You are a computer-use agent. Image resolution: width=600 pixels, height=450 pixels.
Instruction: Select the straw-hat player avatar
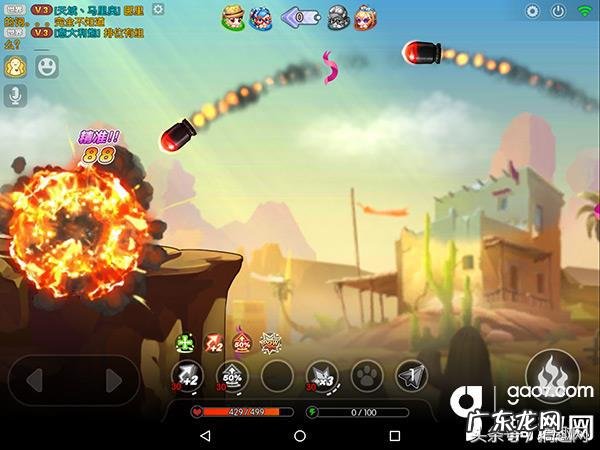point(233,16)
